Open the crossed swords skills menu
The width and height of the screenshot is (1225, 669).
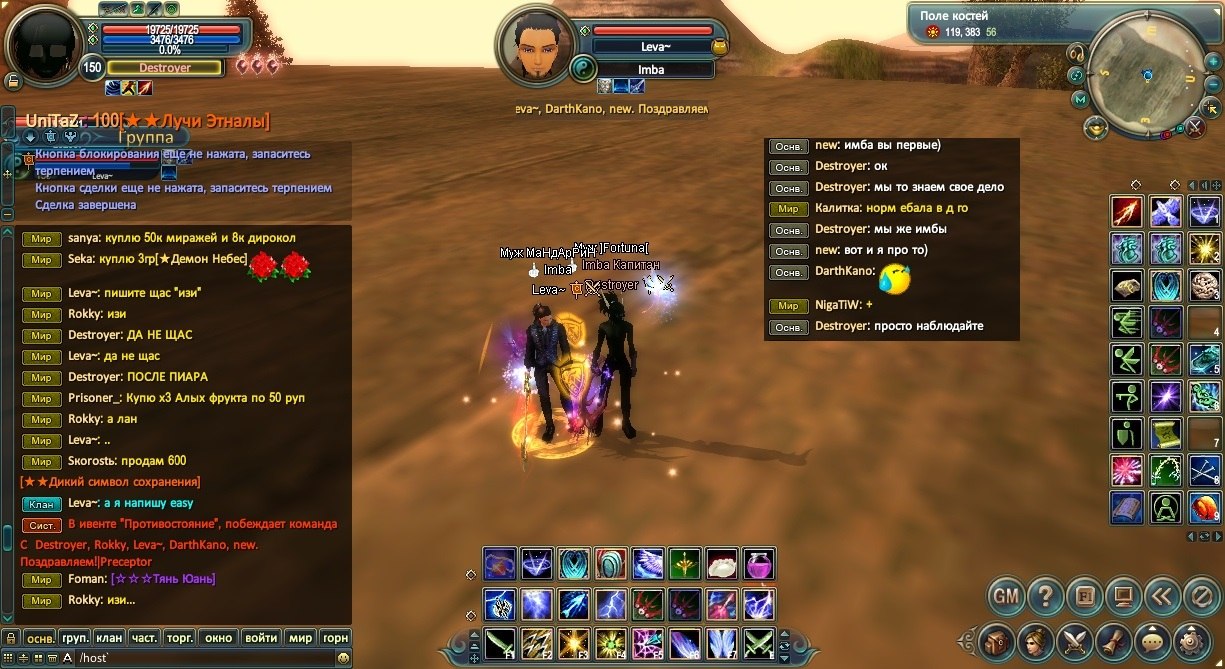pos(1074,639)
